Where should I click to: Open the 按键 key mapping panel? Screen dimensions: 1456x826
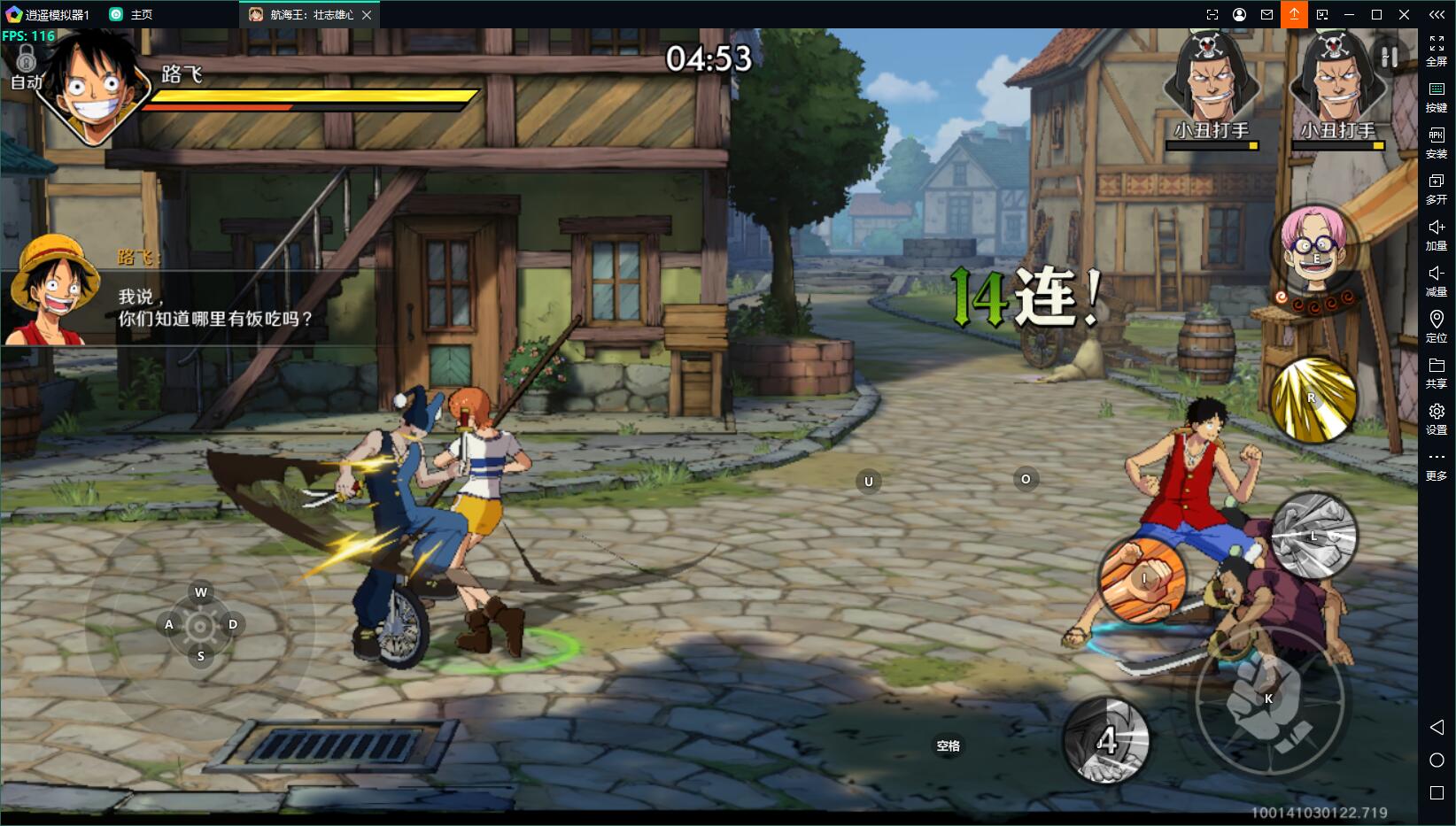(x=1437, y=96)
